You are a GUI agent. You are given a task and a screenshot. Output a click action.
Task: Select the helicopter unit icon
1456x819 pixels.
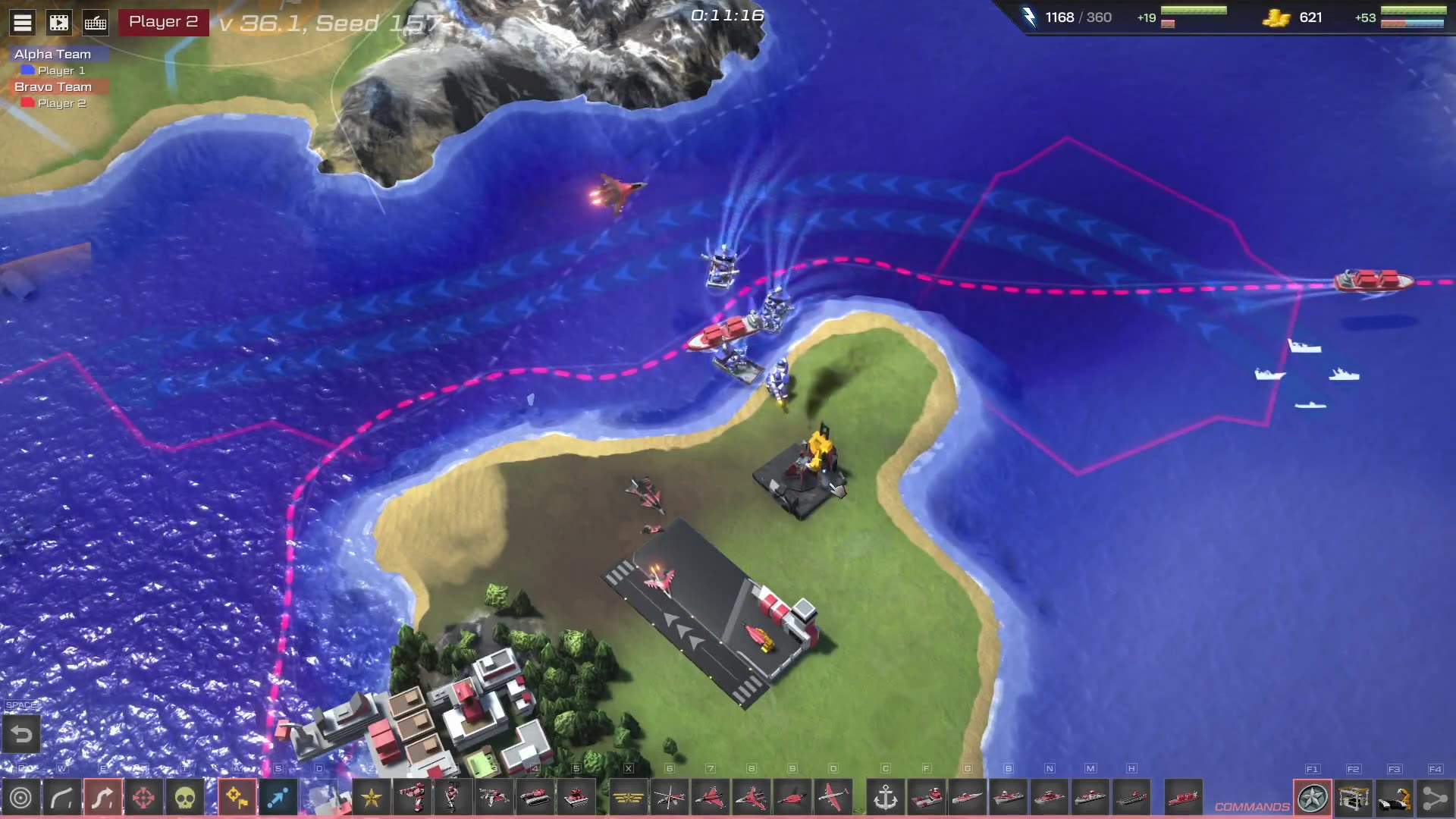[669, 798]
